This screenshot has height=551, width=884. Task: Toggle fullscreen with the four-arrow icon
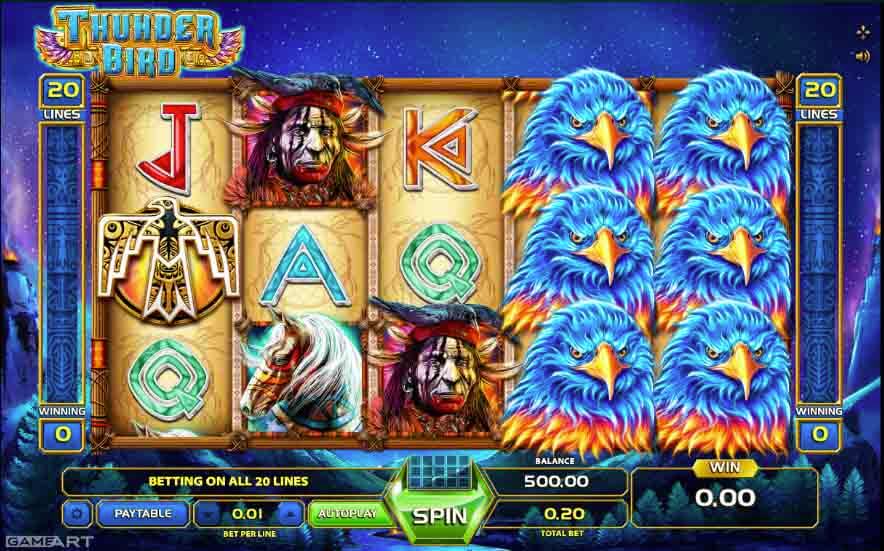862,32
